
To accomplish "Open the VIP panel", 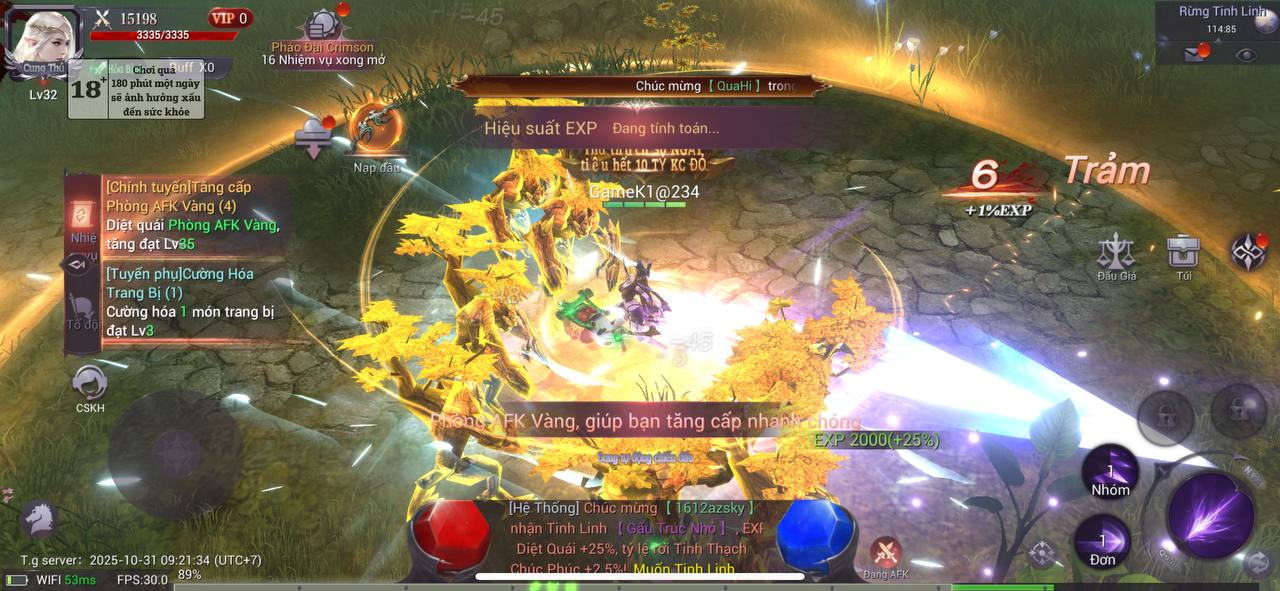I will [x=230, y=18].
